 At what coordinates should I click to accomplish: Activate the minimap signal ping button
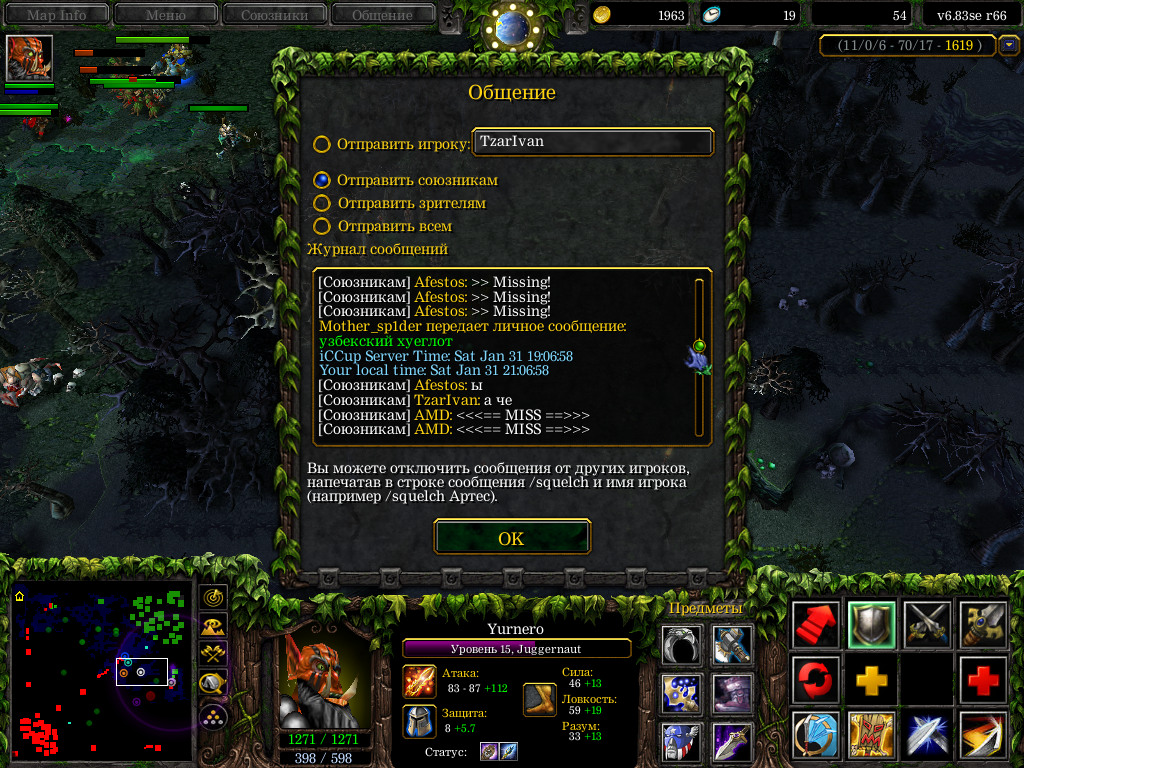(213, 598)
